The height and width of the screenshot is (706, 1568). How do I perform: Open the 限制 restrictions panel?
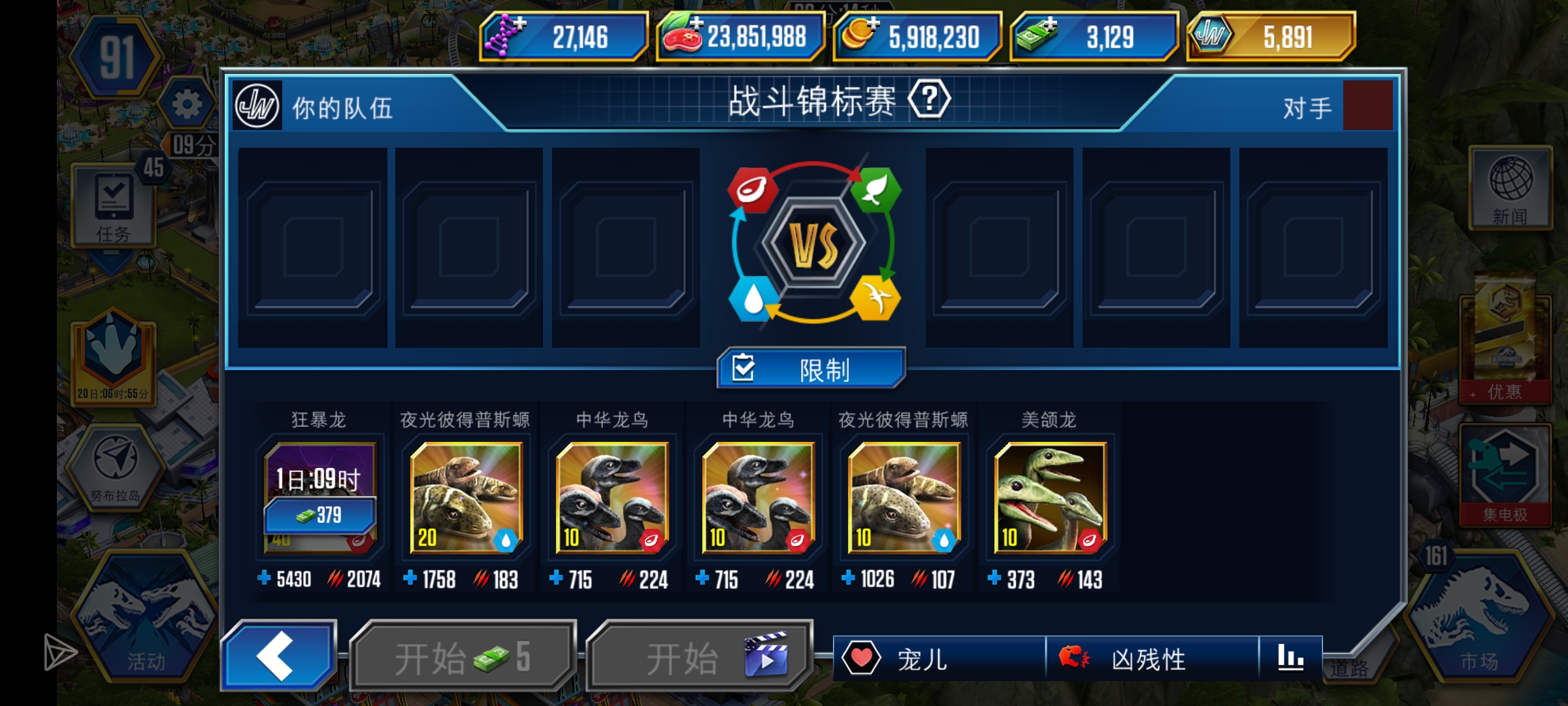(x=810, y=369)
